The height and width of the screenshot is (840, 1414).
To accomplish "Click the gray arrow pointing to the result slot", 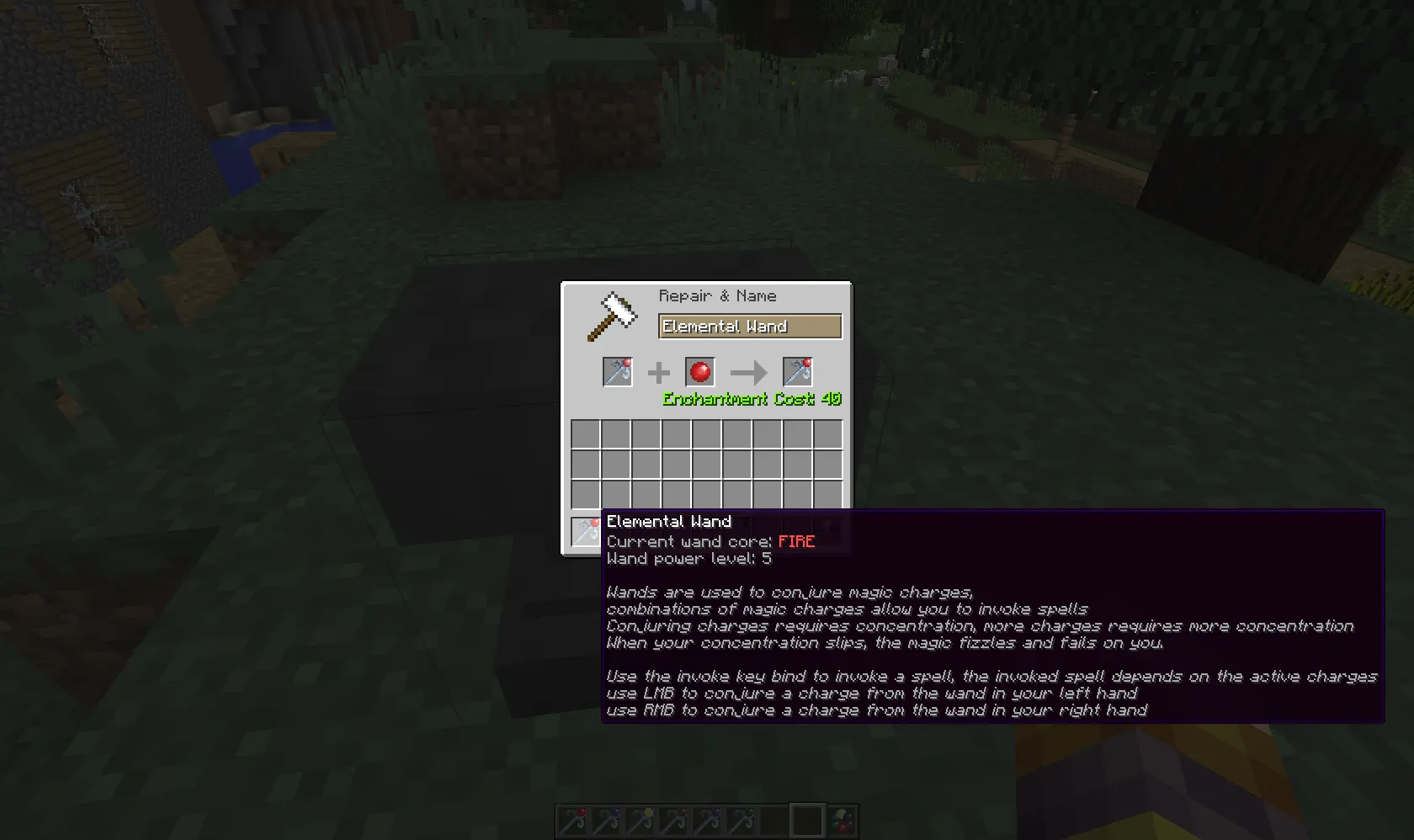I will (748, 373).
